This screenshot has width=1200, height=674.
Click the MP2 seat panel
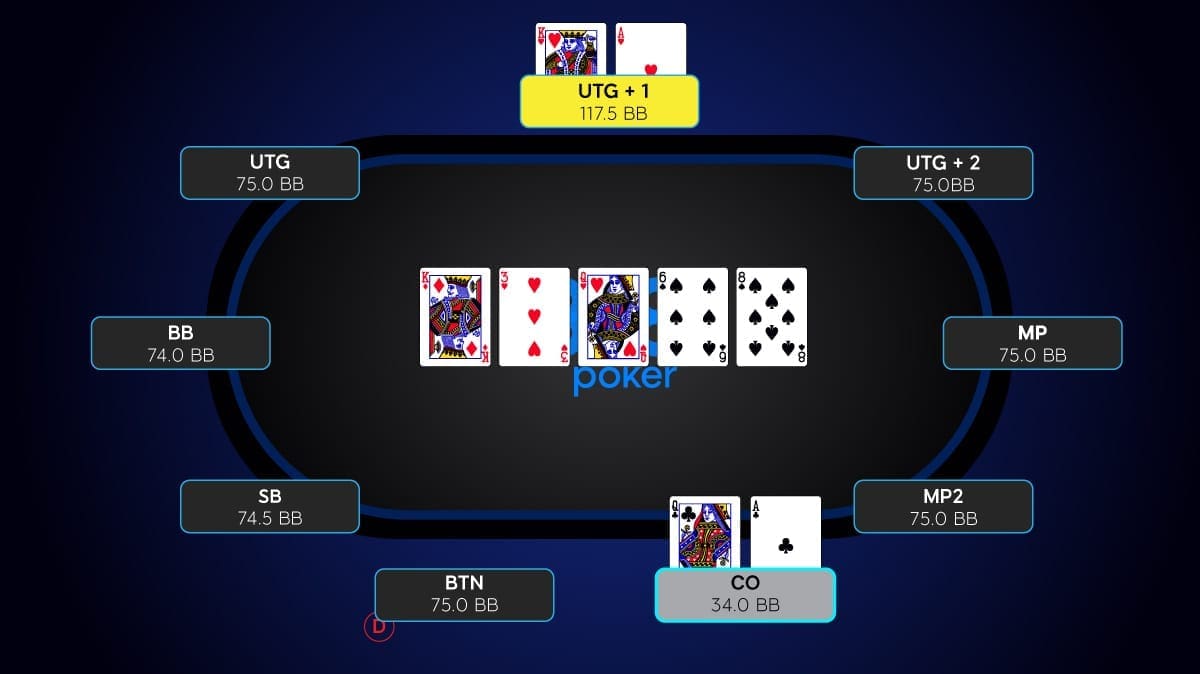coord(943,506)
